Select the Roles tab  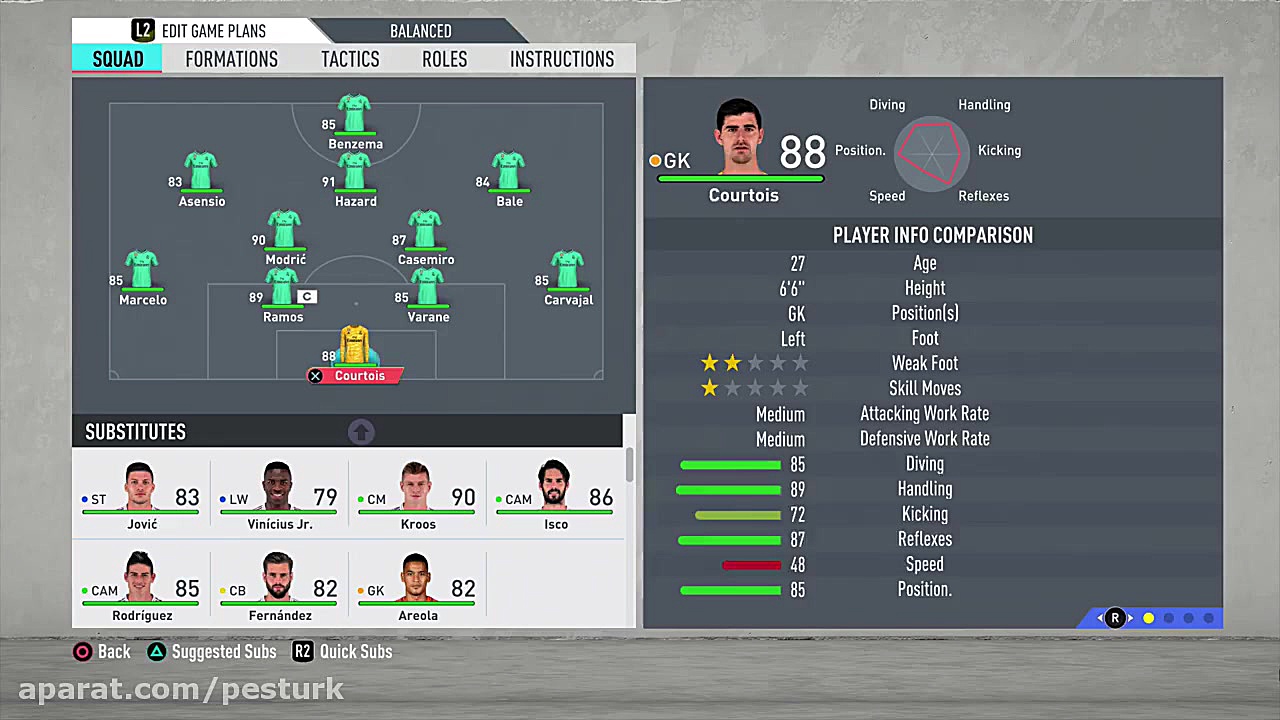point(444,59)
